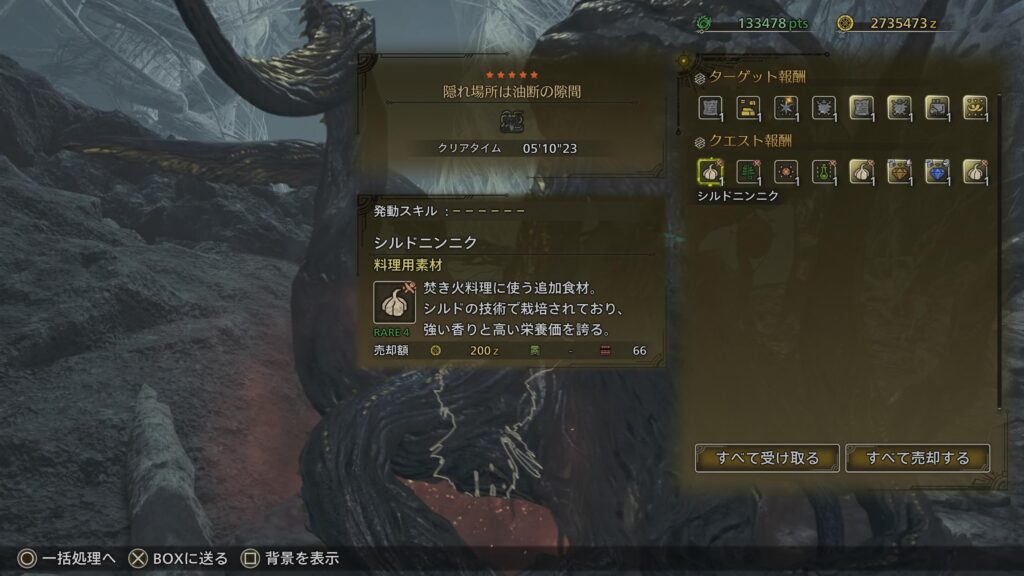
Task: Select the green potion flask reward
Action: point(823,171)
